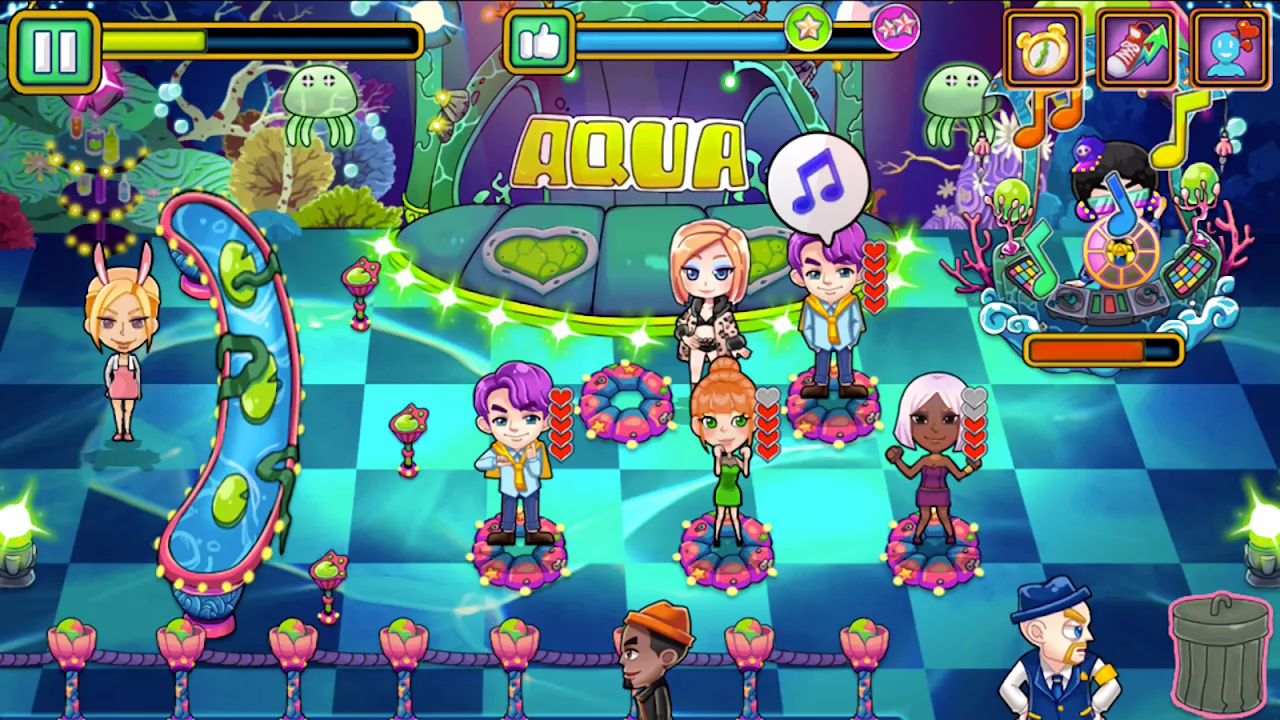Viewport: 1280px width, 720px height.
Task: Click the trash can to discard
Action: click(x=1220, y=653)
